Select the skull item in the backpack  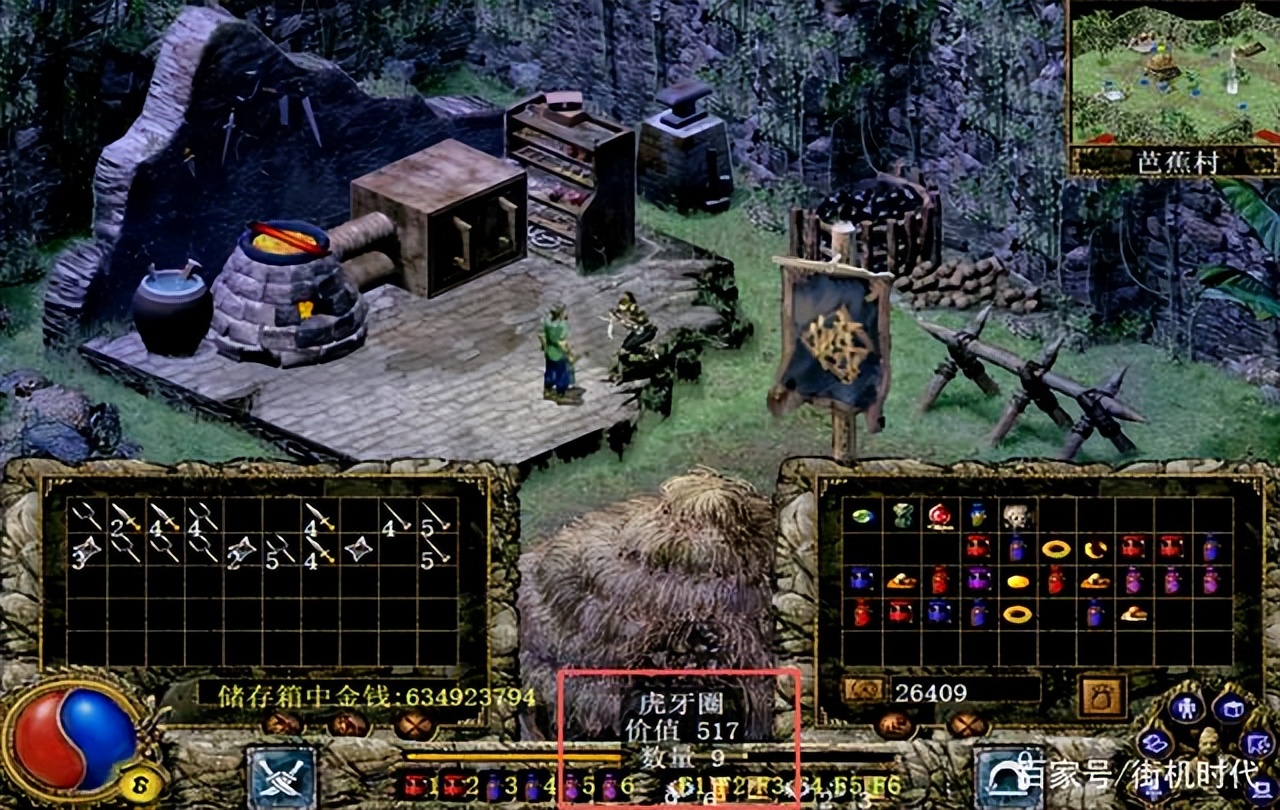point(1017,516)
